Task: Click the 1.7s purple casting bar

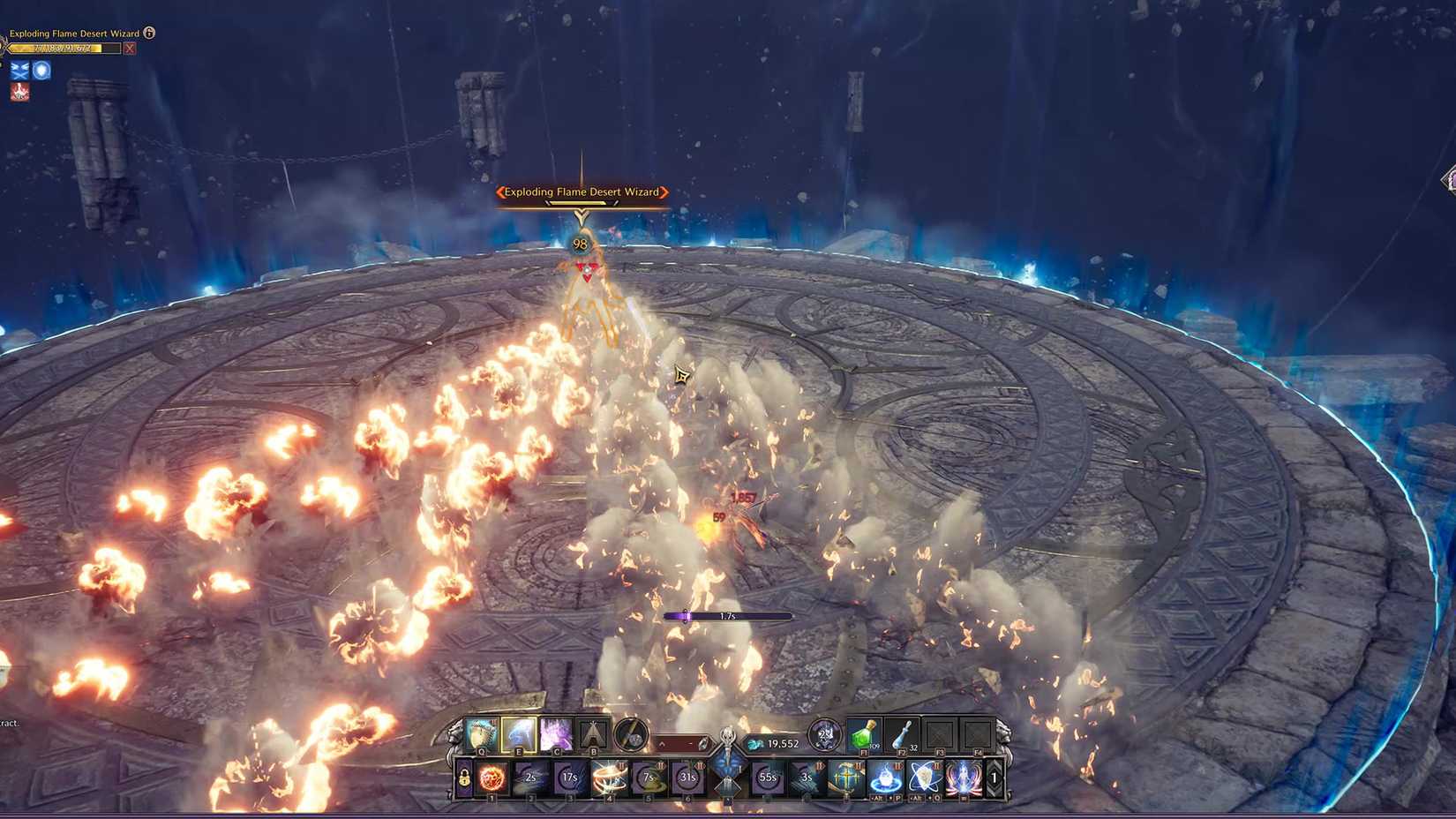Action: click(x=724, y=616)
